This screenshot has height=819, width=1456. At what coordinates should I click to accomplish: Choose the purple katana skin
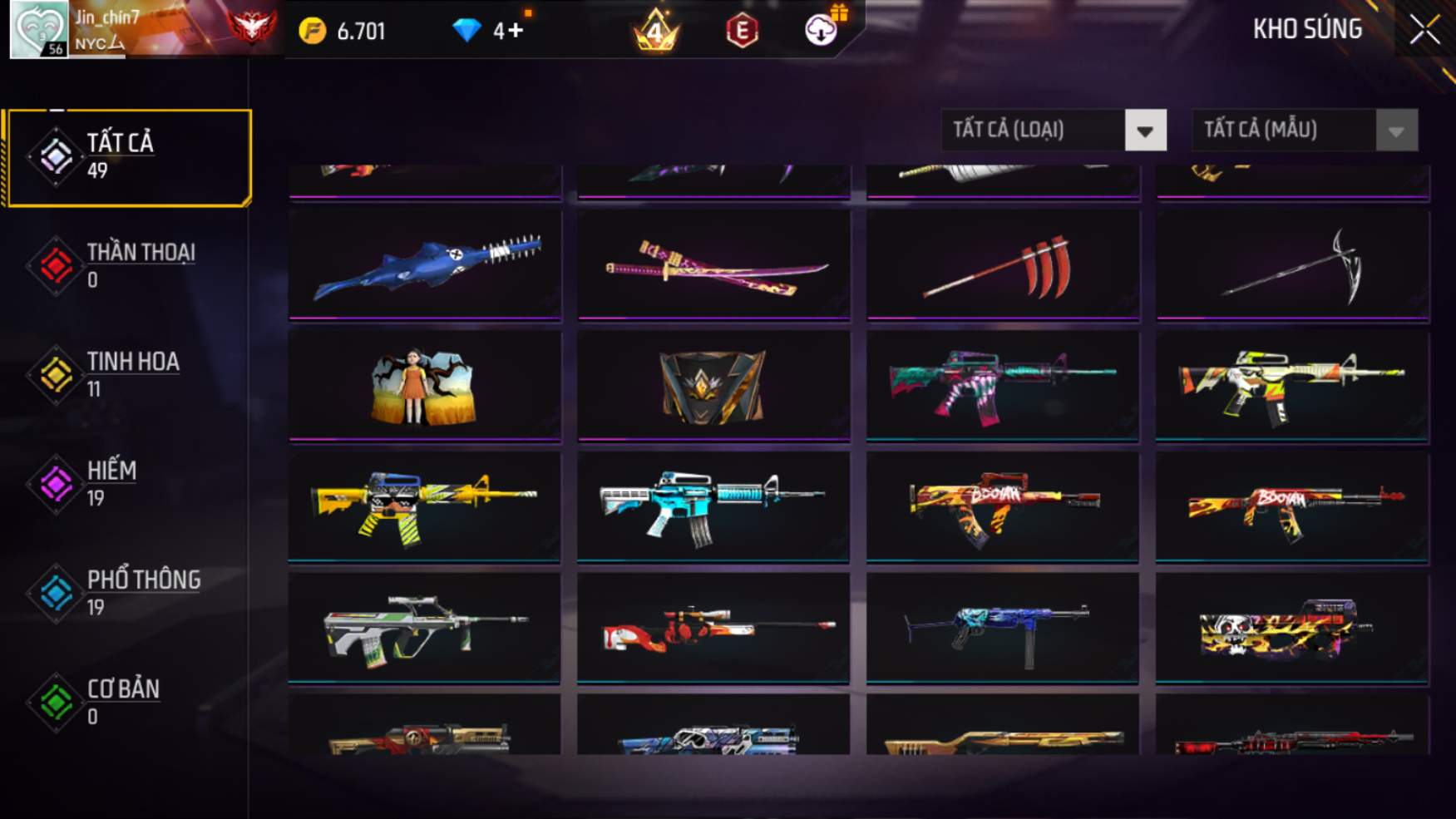tap(713, 265)
